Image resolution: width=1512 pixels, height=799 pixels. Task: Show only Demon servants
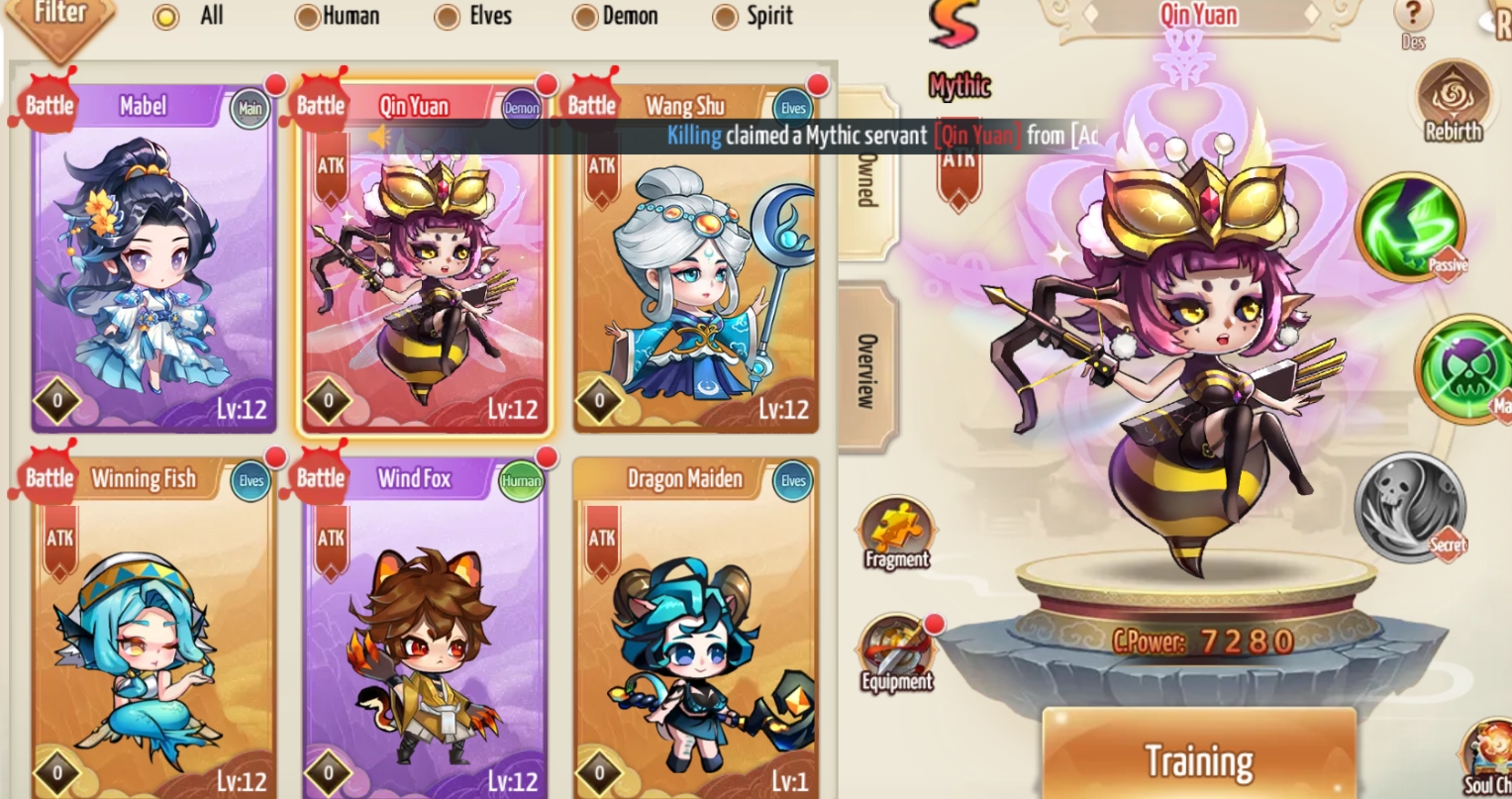pyautogui.click(x=586, y=17)
